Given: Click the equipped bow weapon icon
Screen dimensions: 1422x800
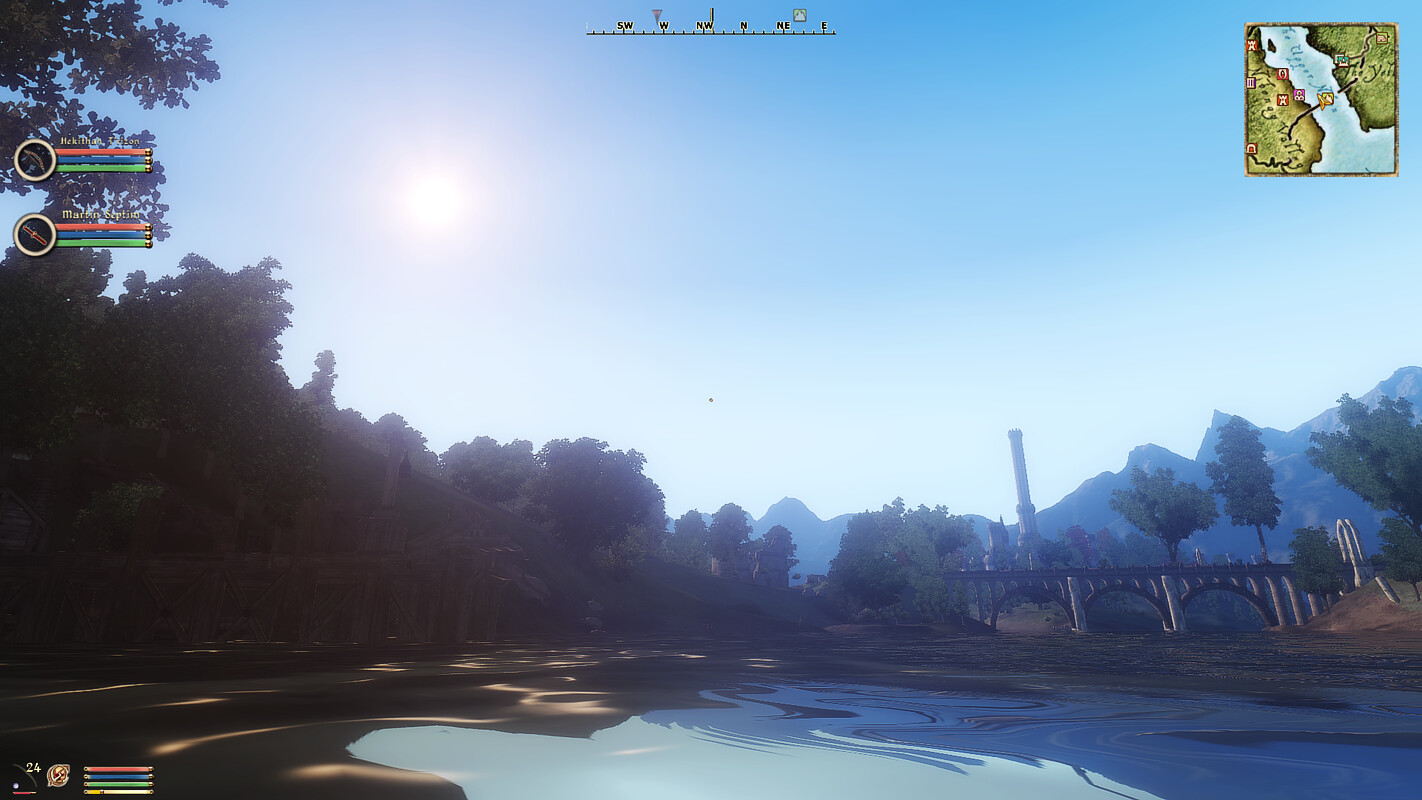Looking at the screenshot, I should click(22, 778).
